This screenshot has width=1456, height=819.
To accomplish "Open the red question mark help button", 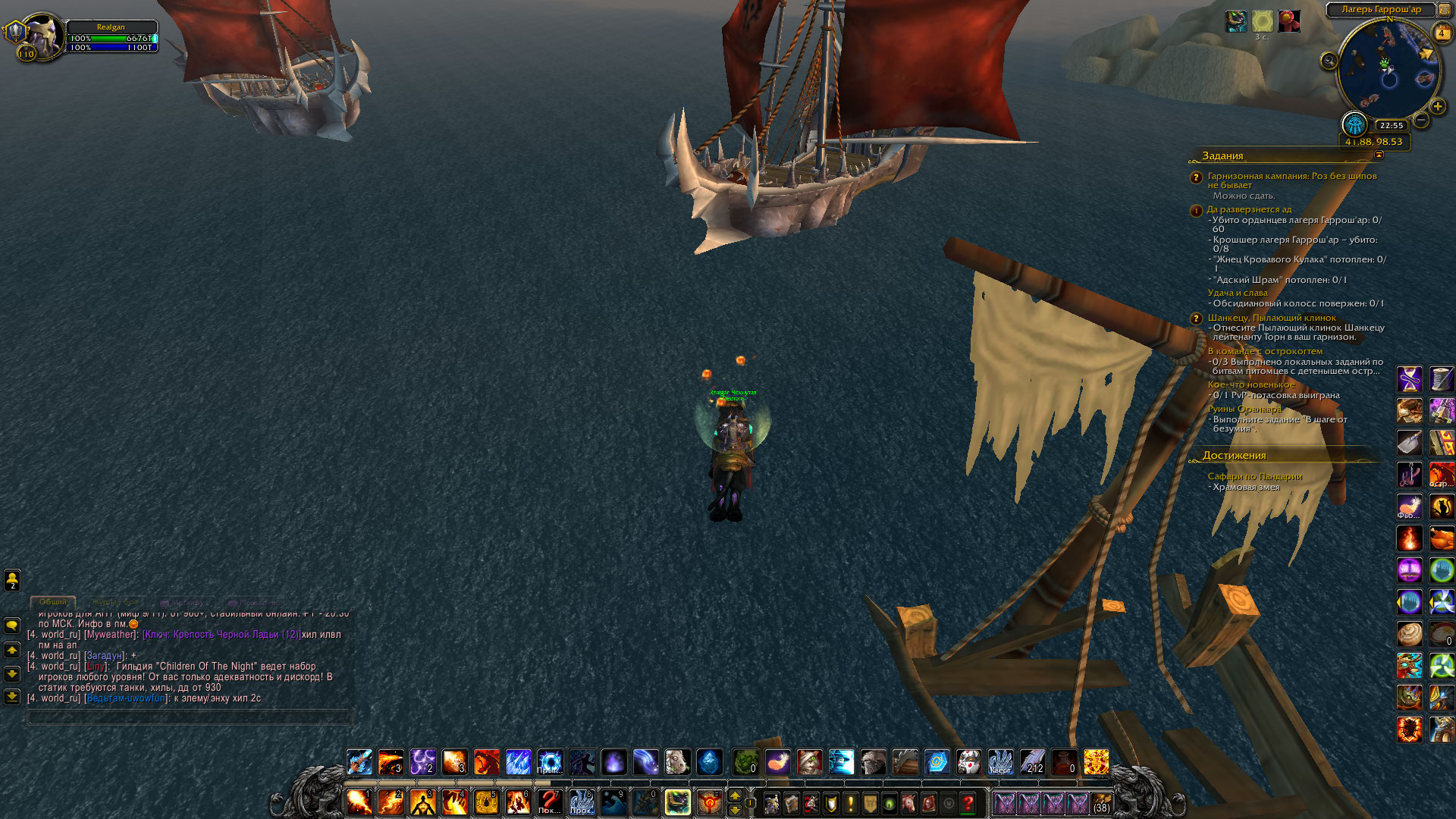I will (968, 803).
